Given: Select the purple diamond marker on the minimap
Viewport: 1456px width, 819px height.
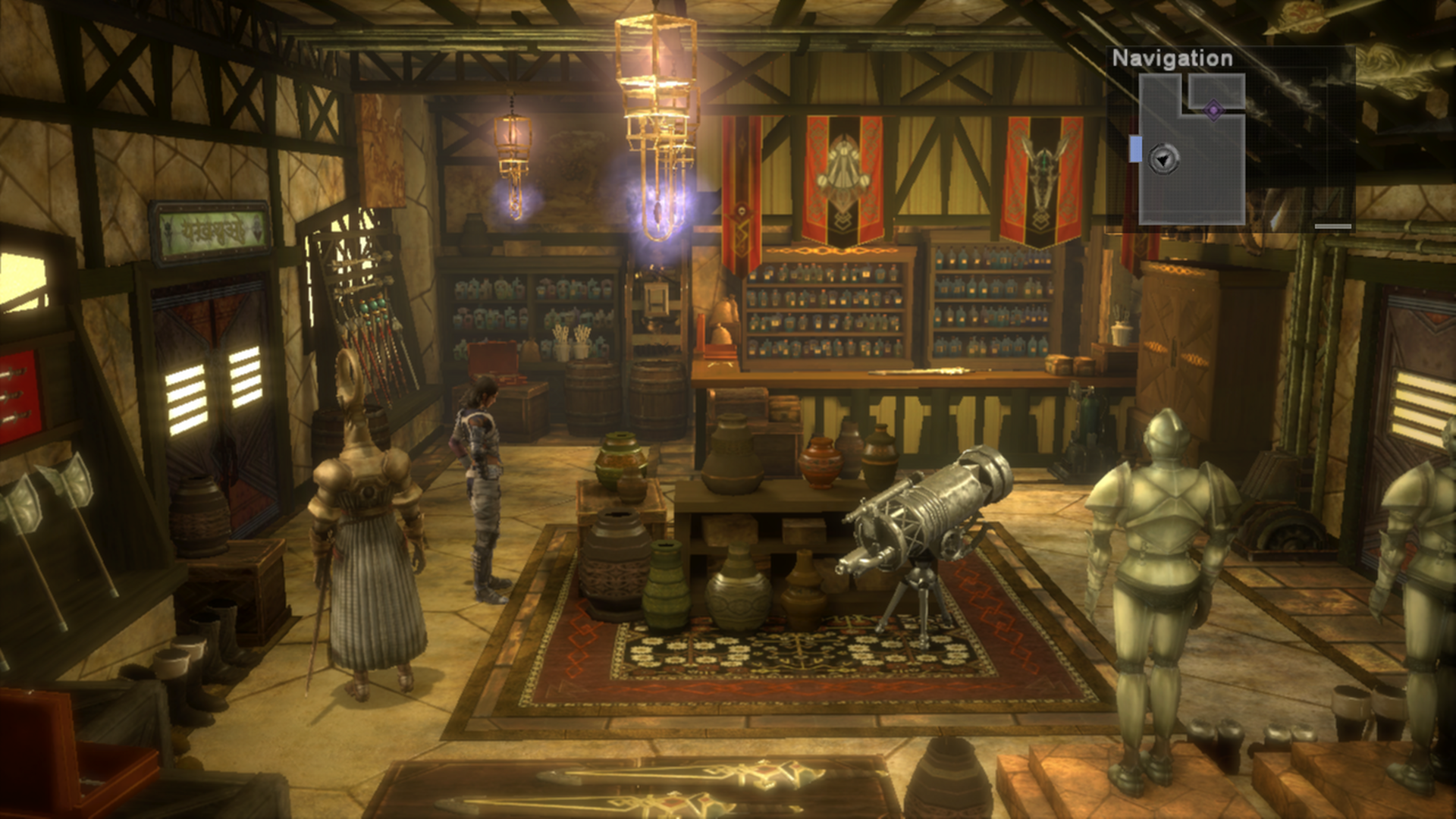Looking at the screenshot, I should pyautogui.click(x=1213, y=110).
